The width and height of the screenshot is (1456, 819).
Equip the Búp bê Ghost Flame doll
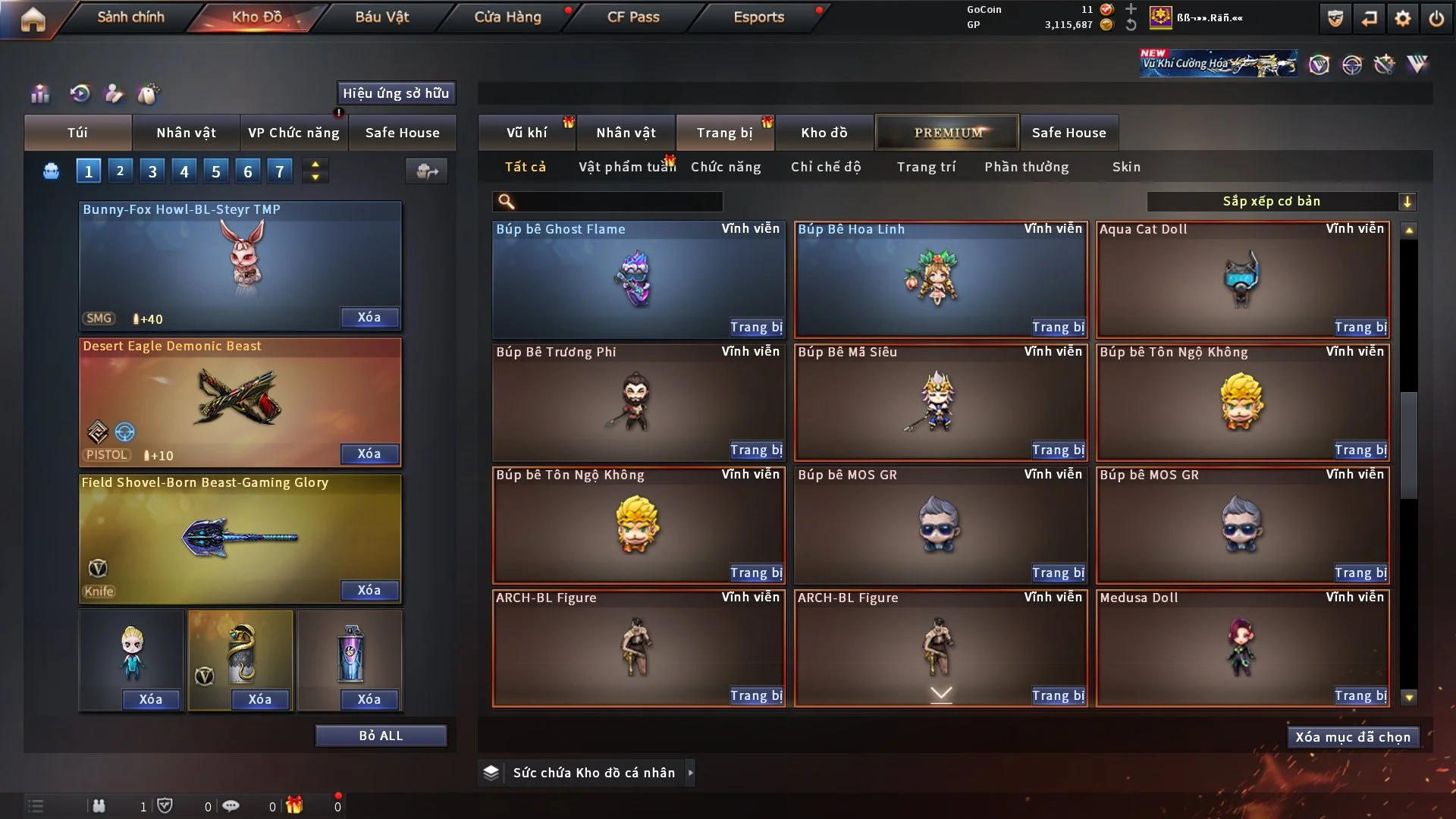[x=756, y=328]
